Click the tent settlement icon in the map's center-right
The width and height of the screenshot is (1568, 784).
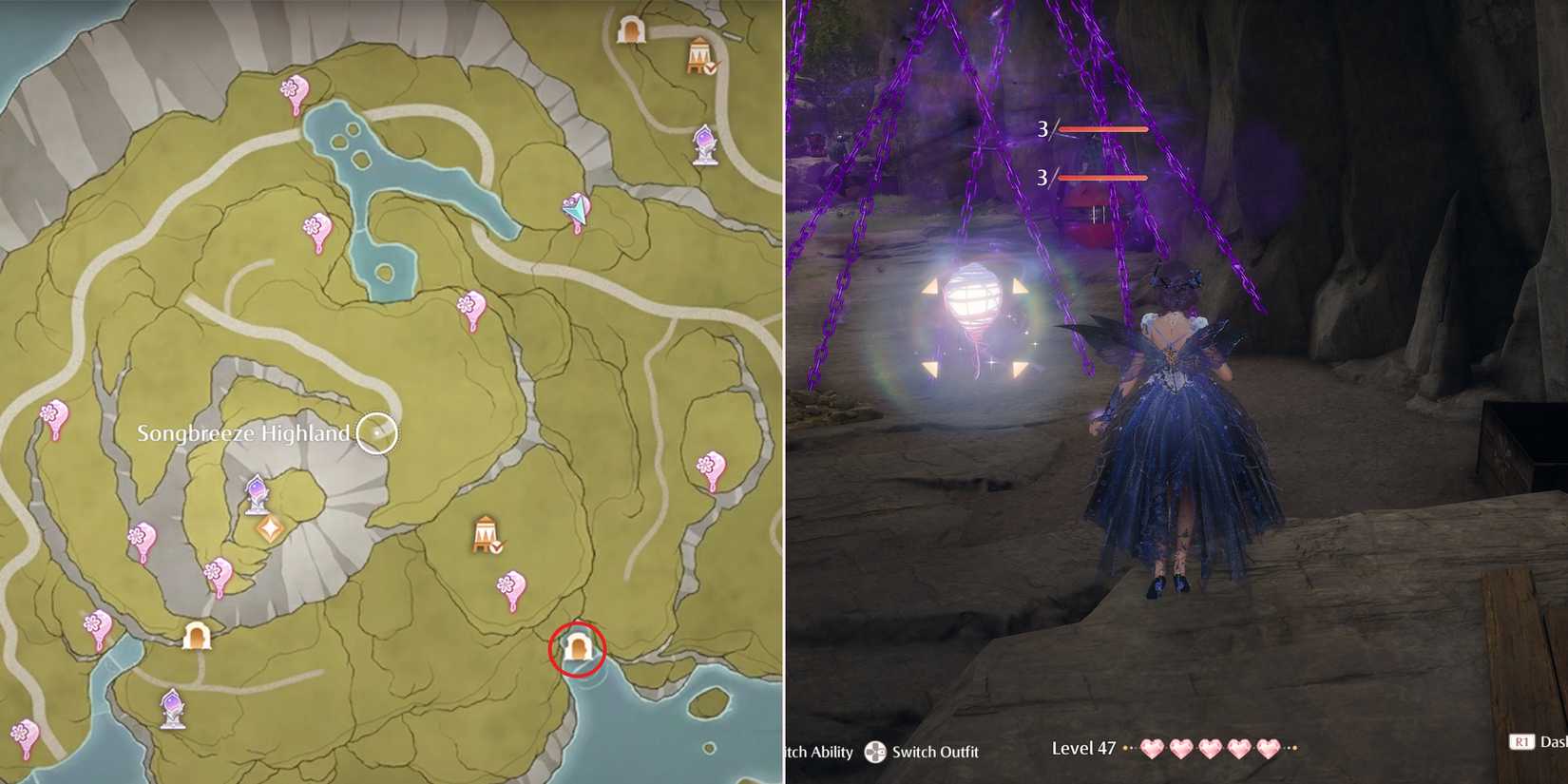[485, 532]
